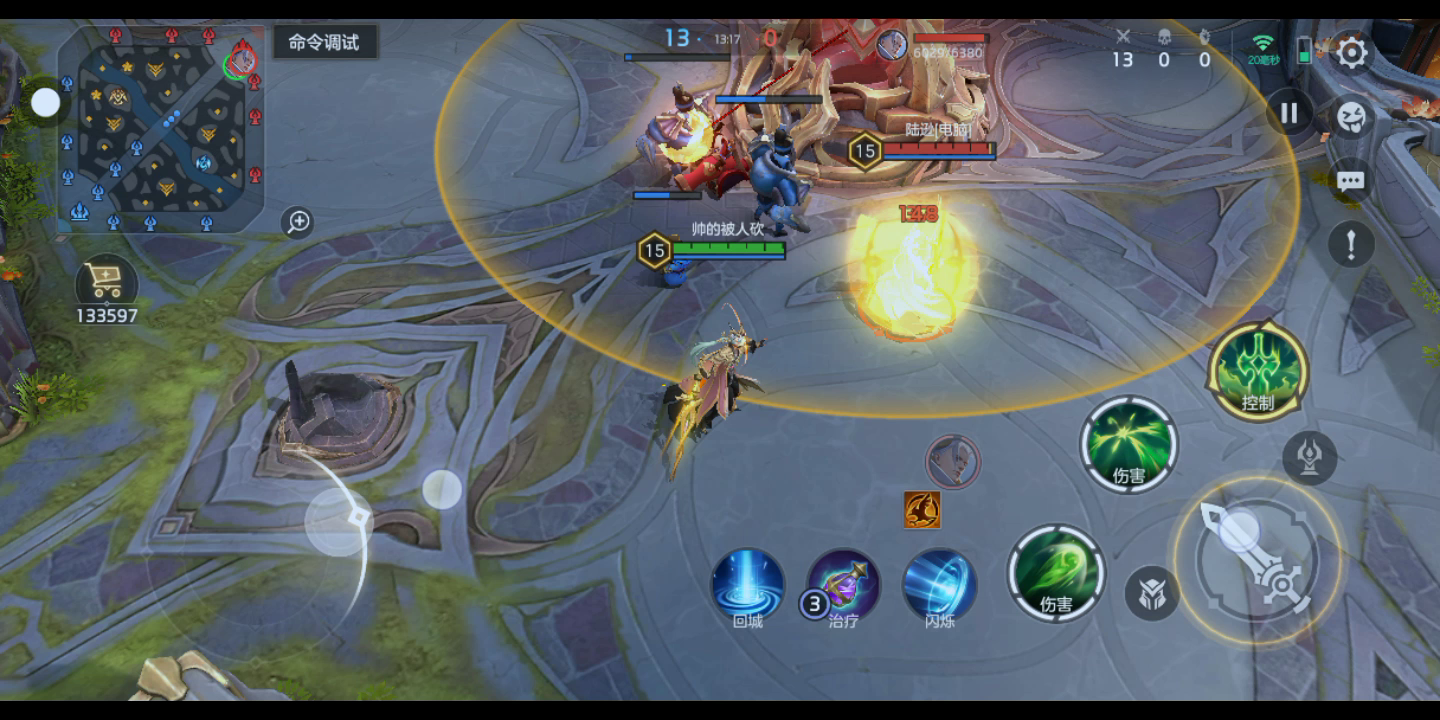Screen dimensions: 1440x720
Task: Open the chat speech-bubble button
Action: tap(1351, 181)
